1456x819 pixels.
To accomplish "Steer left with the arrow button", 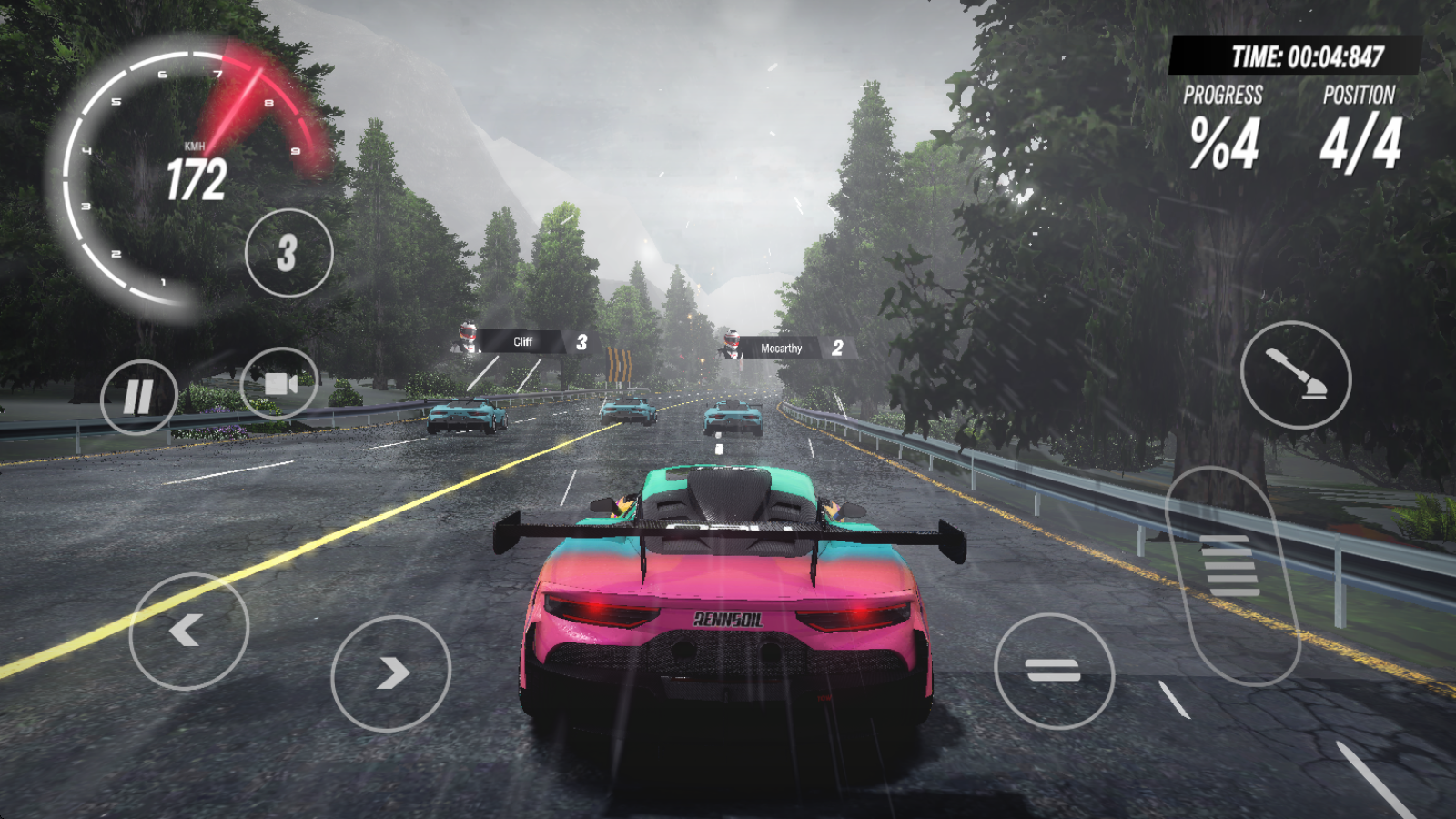I will coord(188,630).
